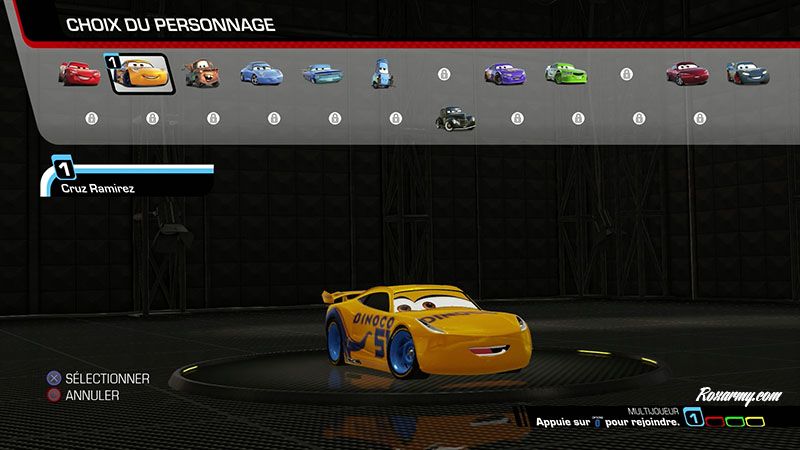
Task: Choose the black vintage car
Action: (454, 119)
